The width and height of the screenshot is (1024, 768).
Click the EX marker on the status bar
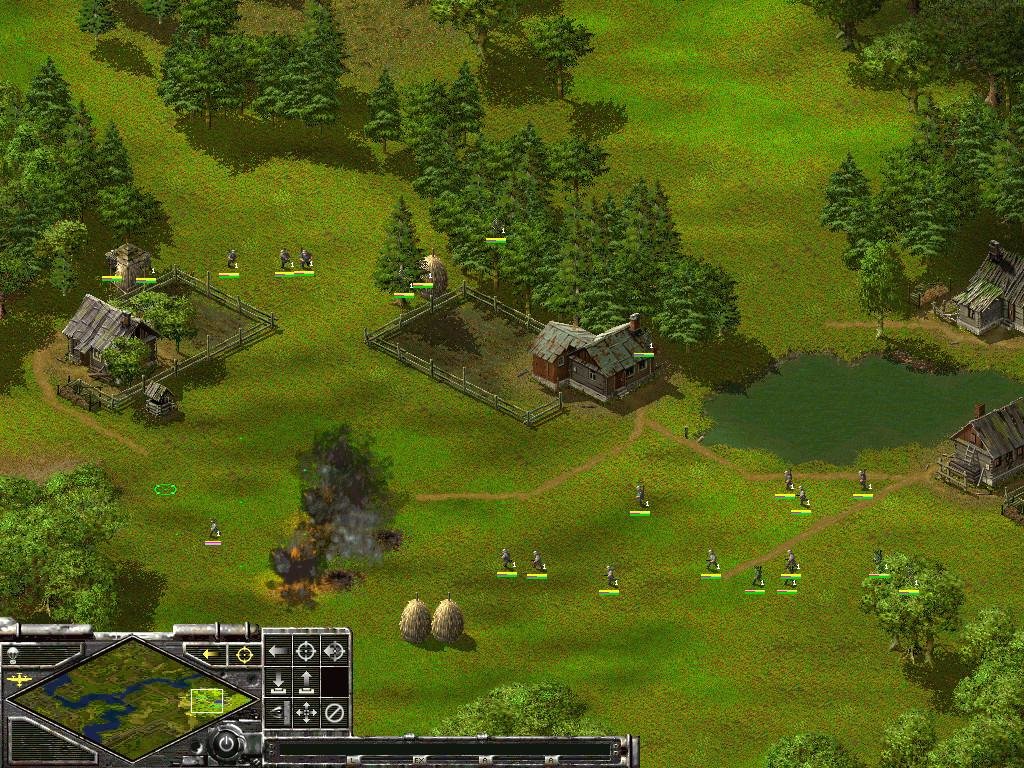coord(420,761)
